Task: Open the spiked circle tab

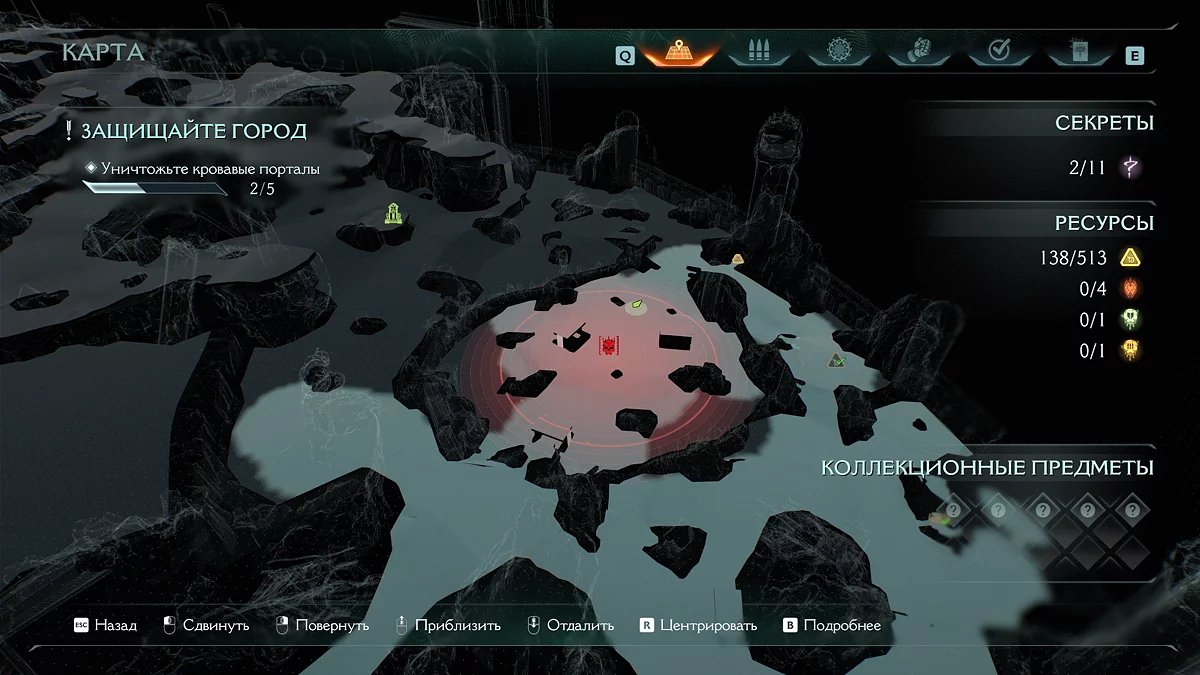Action: (x=838, y=51)
